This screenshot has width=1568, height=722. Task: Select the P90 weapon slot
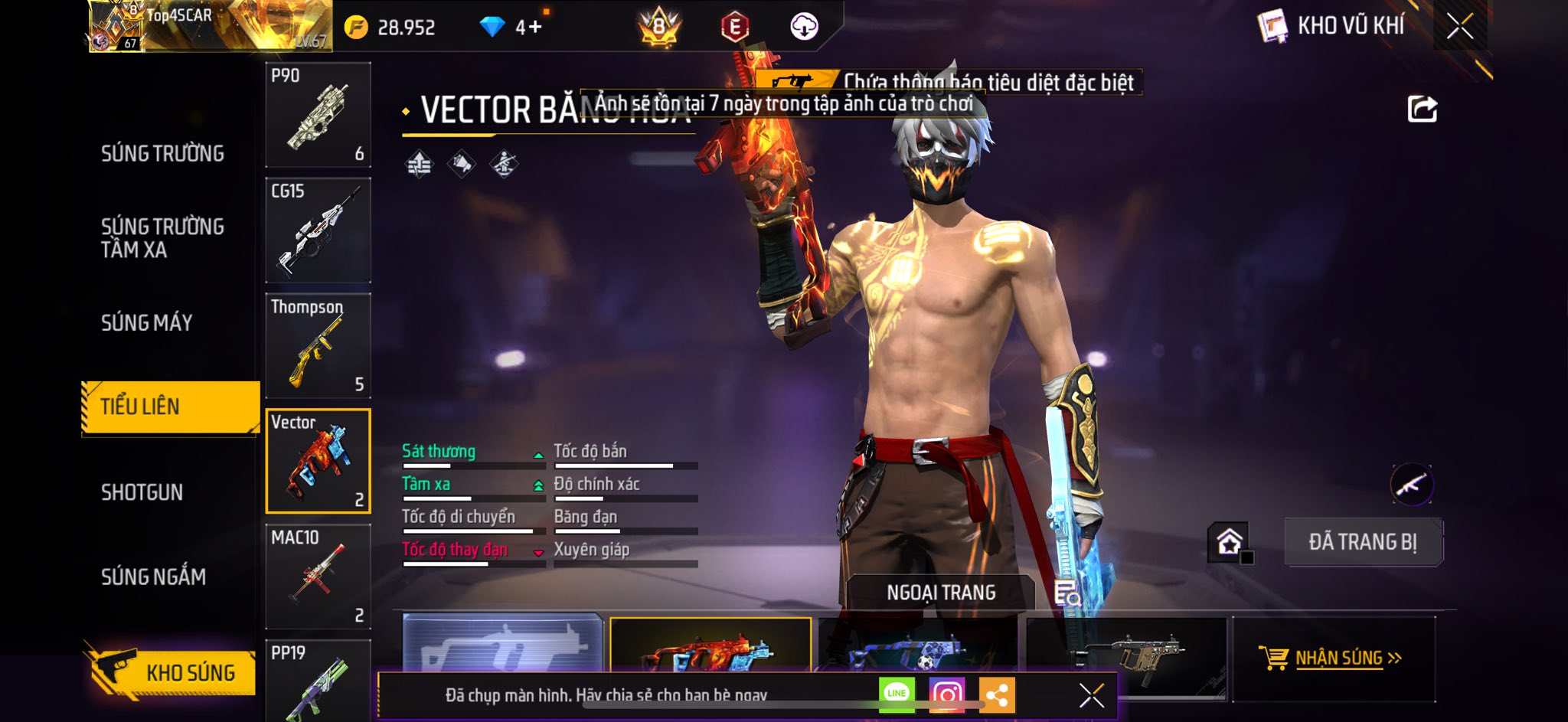click(318, 115)
